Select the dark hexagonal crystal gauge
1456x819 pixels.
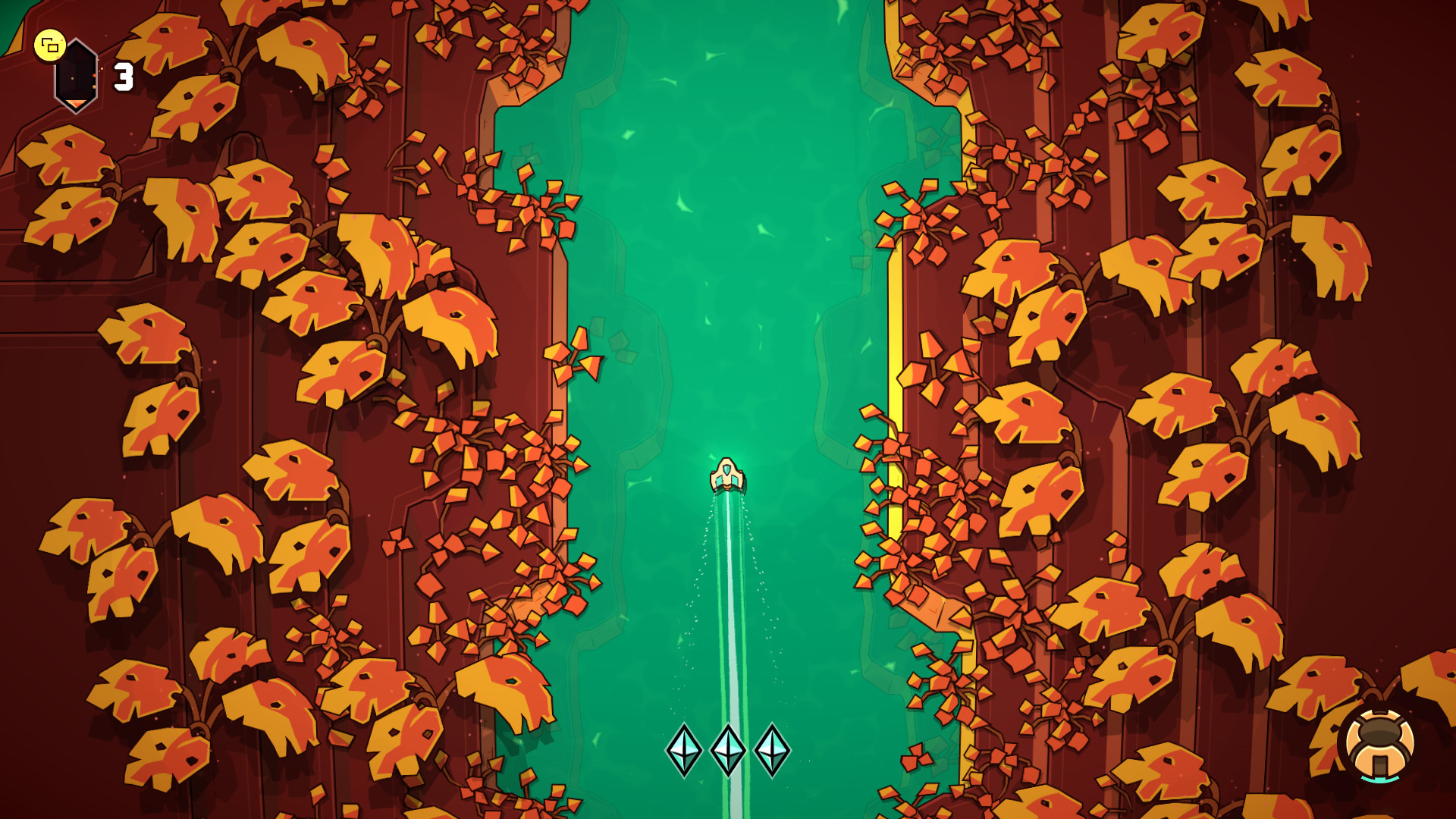pos(76,74)
